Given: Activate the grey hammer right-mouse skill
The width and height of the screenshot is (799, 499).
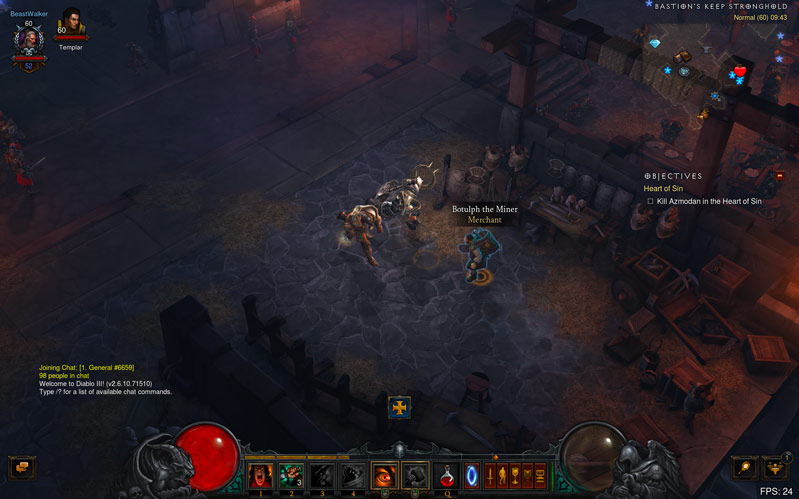Looking at the screenshot, I should [x=415, y=476].
